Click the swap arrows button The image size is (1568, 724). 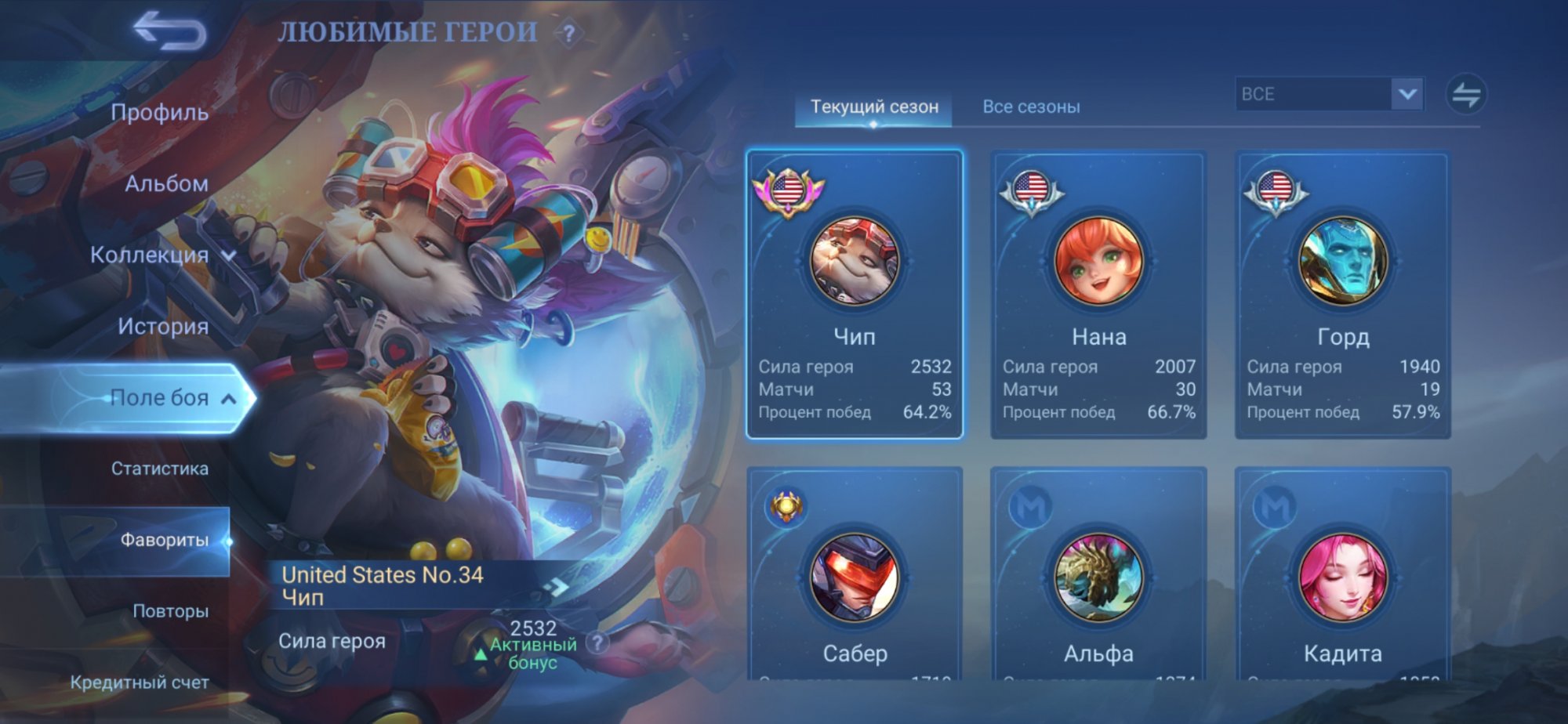coord(1465,95)
